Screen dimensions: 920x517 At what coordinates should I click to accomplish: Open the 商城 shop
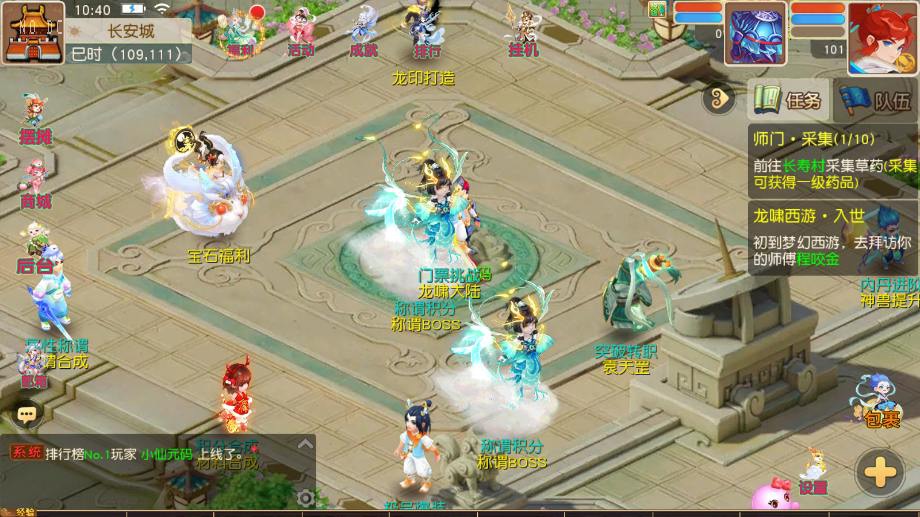pos(35,184)
